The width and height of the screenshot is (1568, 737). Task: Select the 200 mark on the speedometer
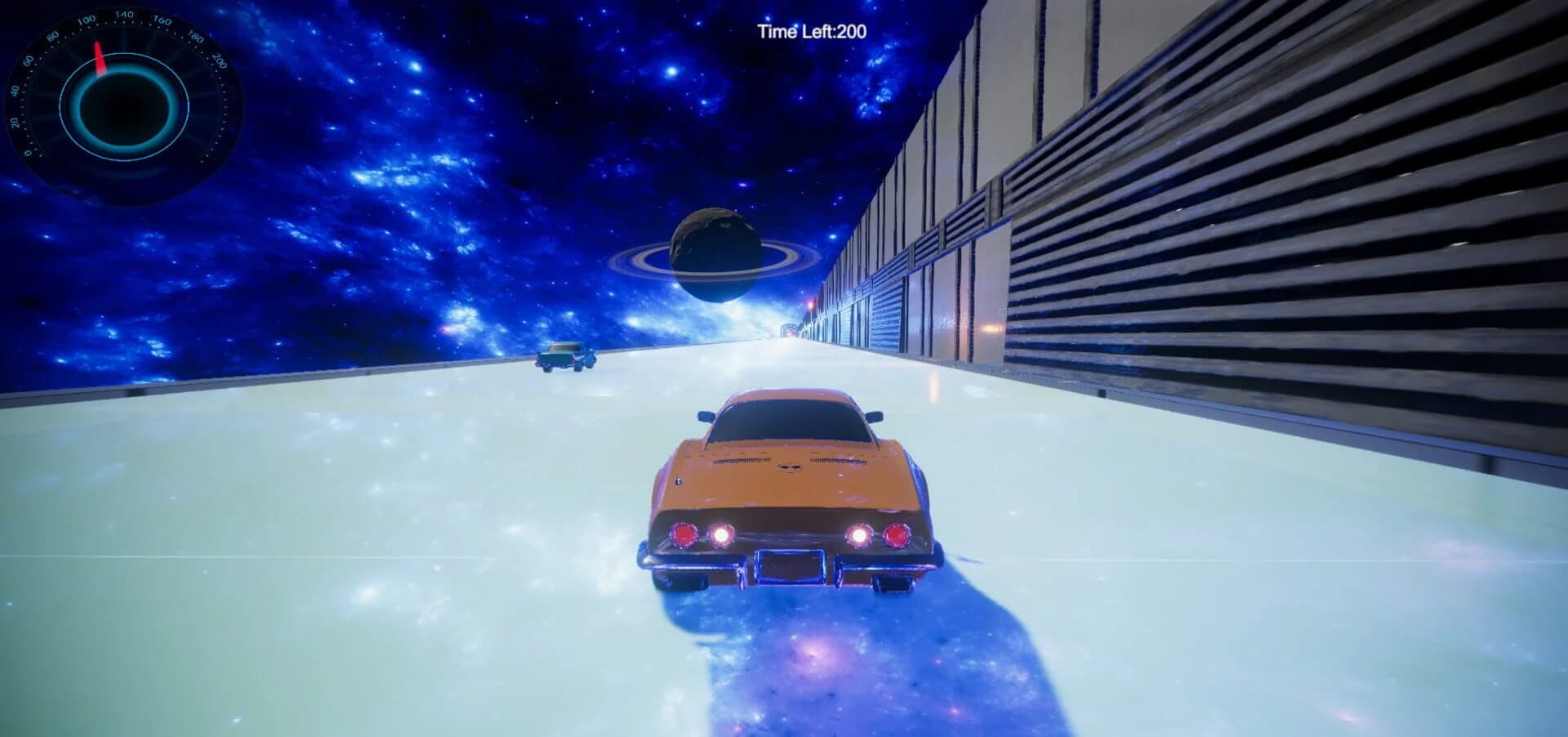(x=219, y=59)
